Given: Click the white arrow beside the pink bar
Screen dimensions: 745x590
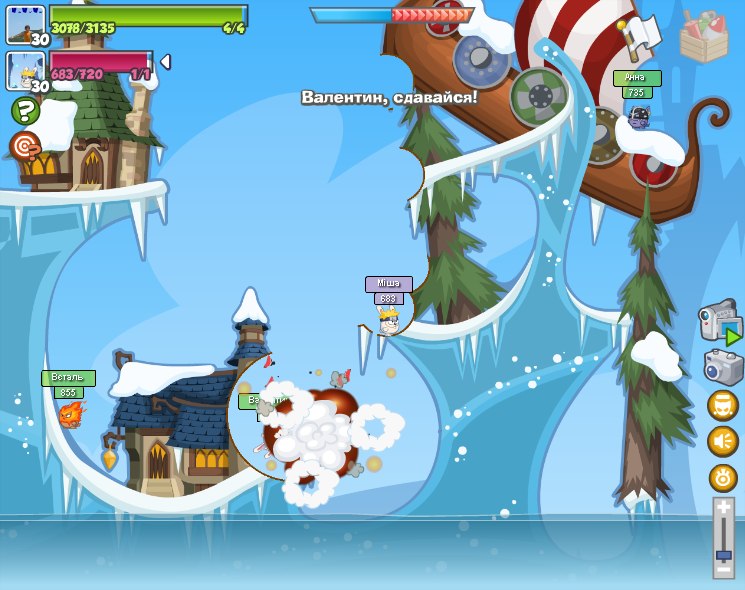Looking at the screenshot, I should pyautogui.click(x=165, y=62).
